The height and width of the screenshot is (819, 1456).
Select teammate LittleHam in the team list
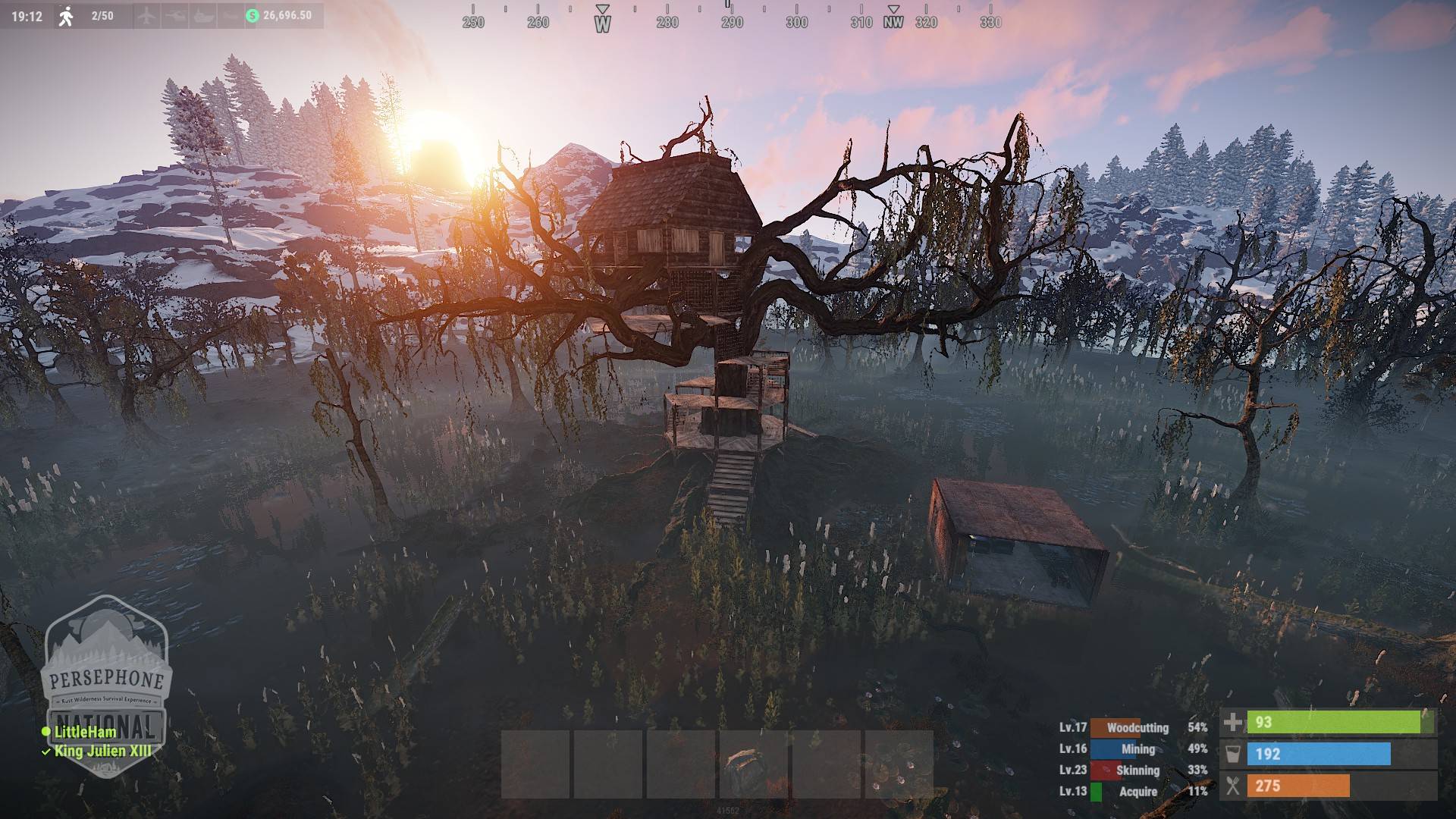[85, 732]
